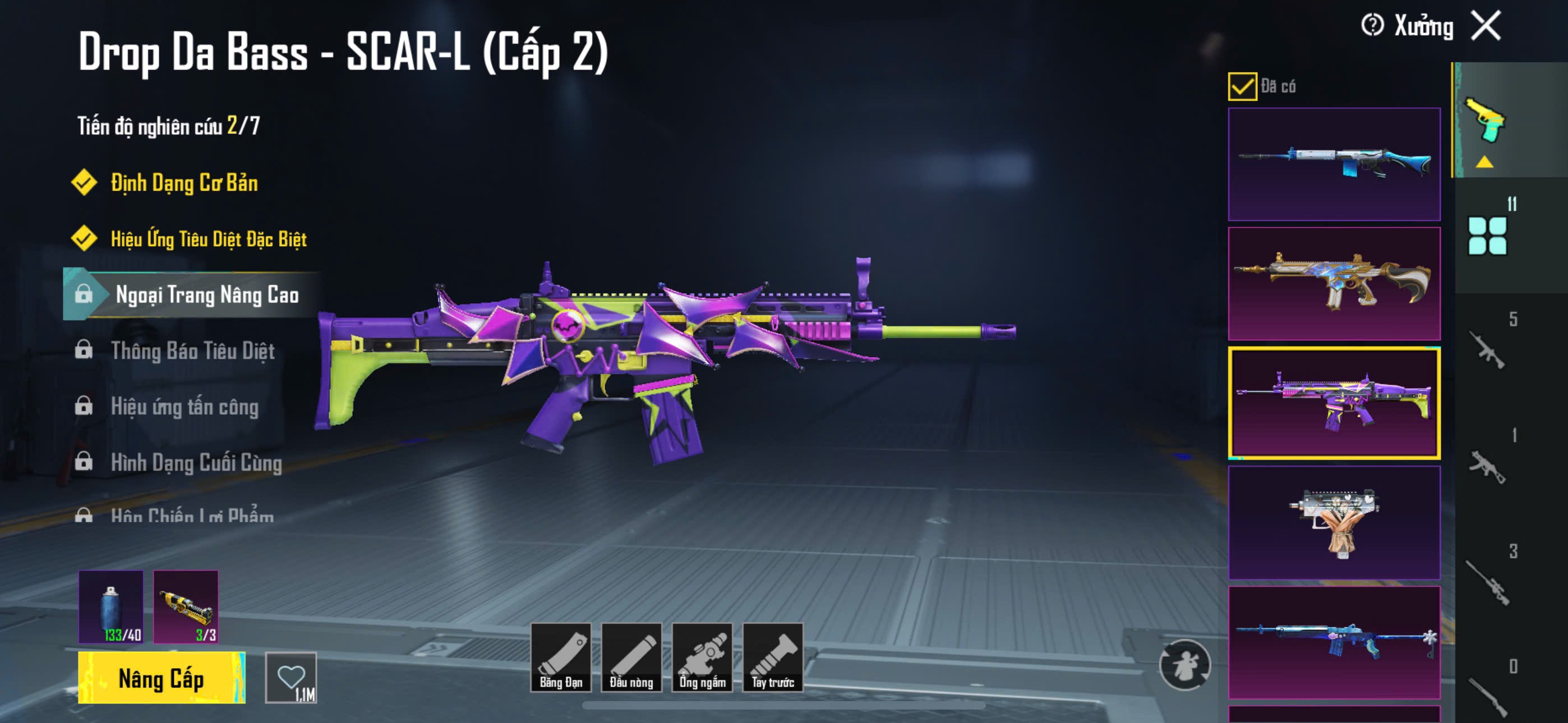Click the yellow Nâng Cấp upgrade button

click(x=162, y=678)
